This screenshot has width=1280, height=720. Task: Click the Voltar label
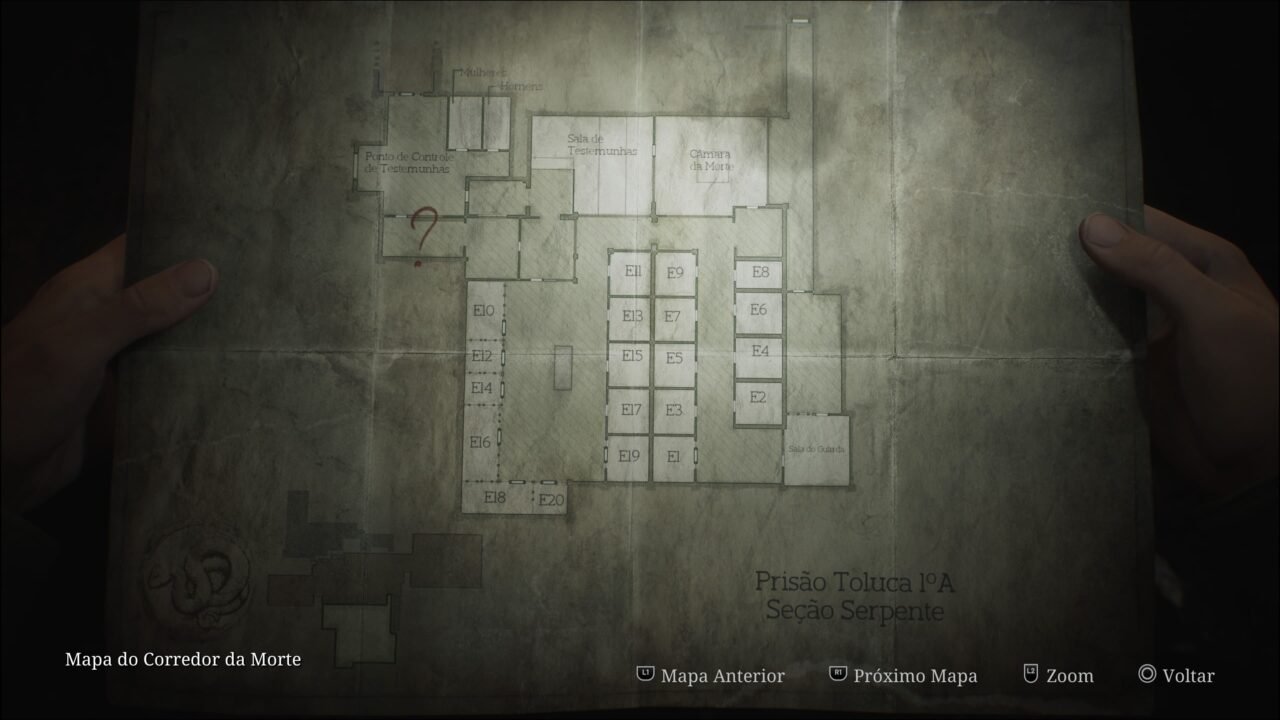(1190, 676)
